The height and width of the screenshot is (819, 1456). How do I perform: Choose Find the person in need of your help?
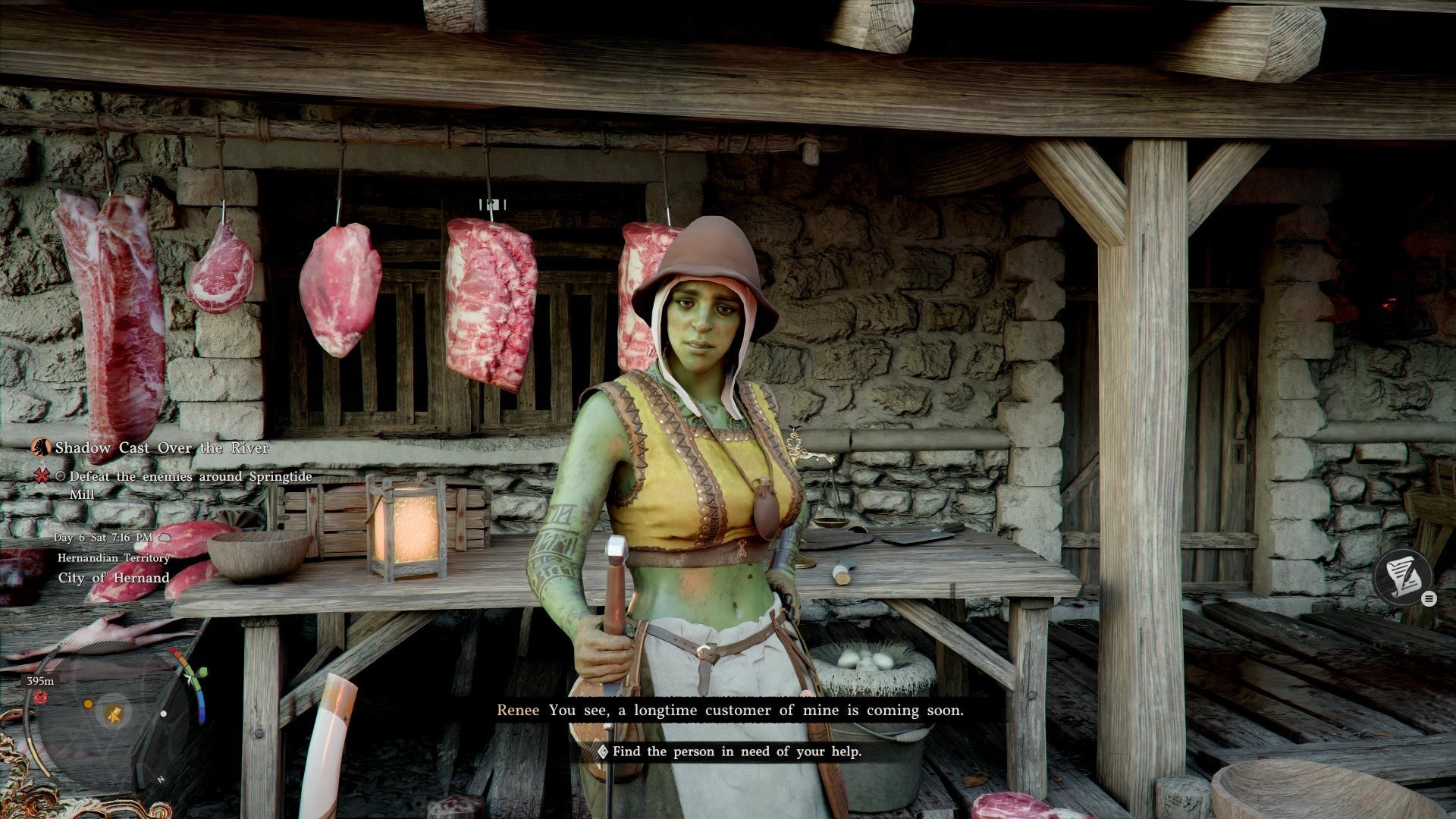(736, 752)
